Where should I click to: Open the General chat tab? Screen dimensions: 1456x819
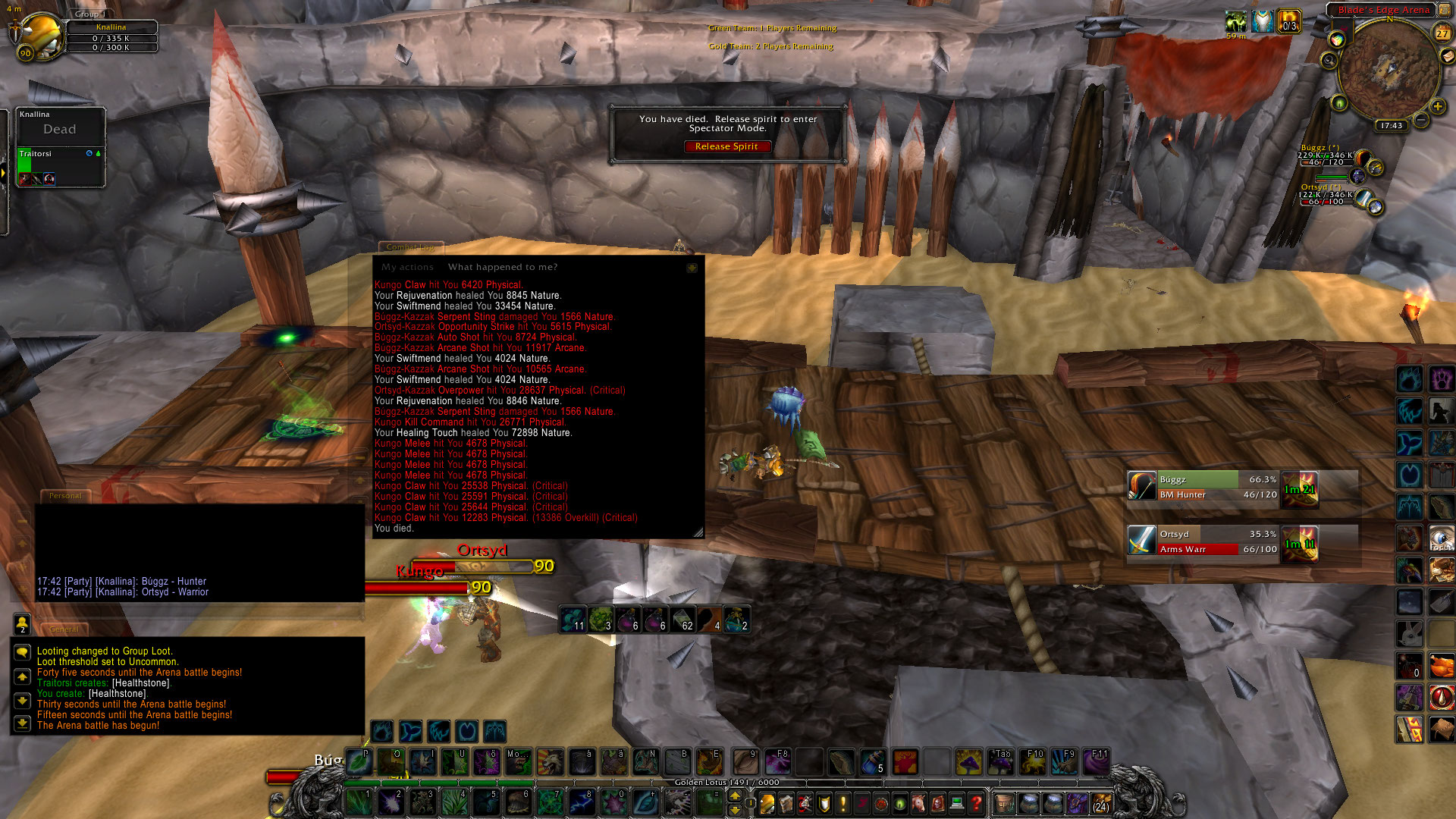pyautogui.click(x=64, y=629)
